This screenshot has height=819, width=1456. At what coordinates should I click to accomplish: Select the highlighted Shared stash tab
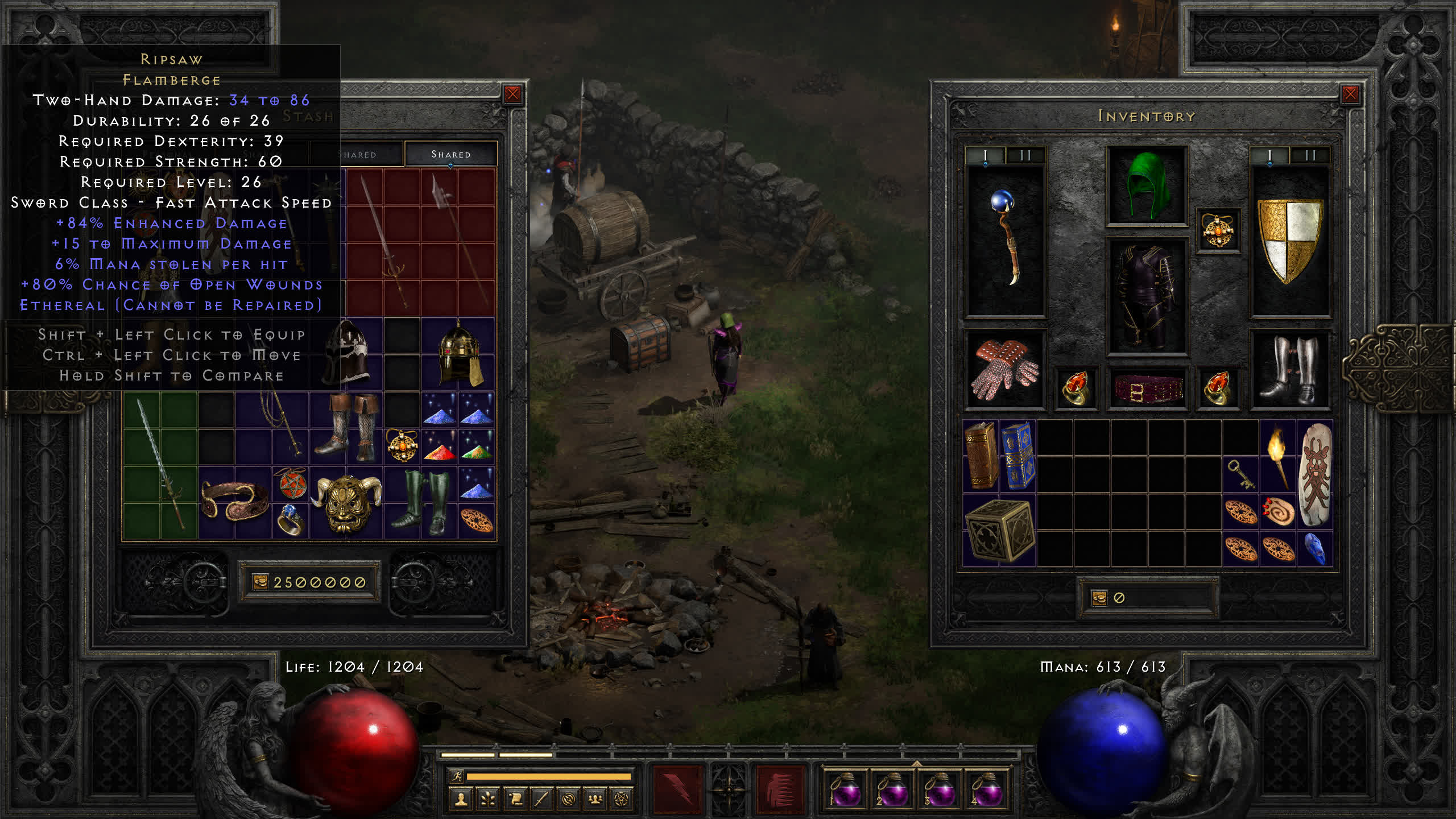(x=450, y=154)
